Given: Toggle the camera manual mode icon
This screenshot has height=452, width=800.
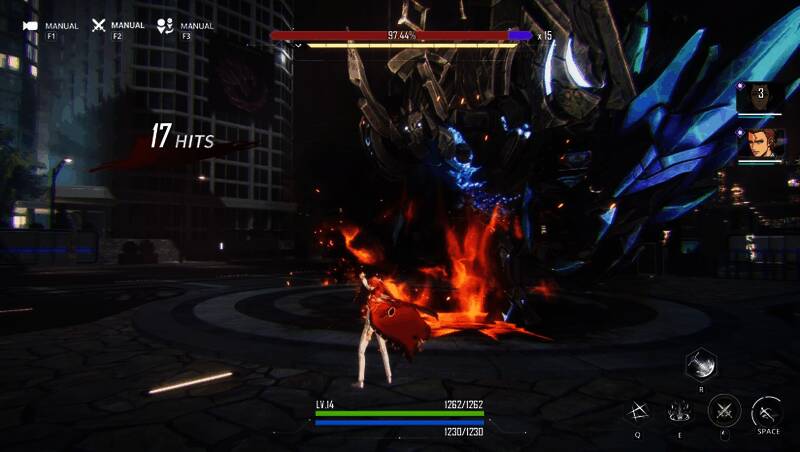Looking at the screenshot, I should pos(30,26).
